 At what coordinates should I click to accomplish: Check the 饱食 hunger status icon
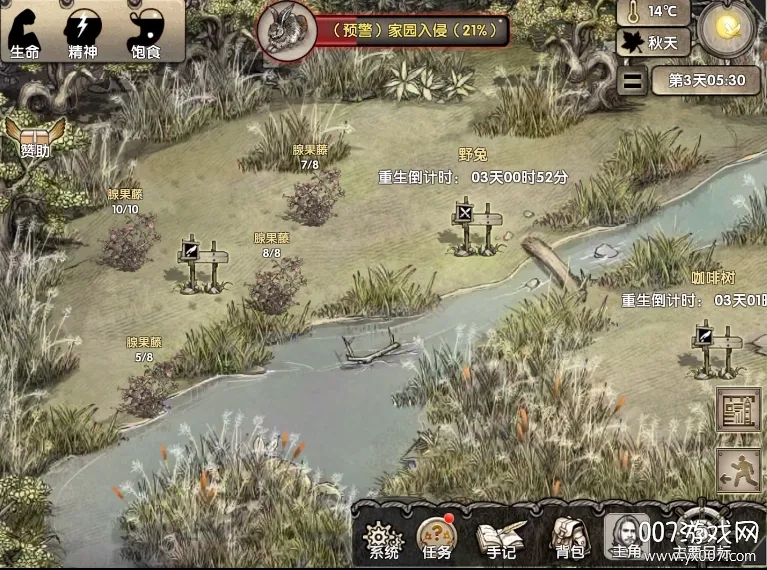(146, 30)
